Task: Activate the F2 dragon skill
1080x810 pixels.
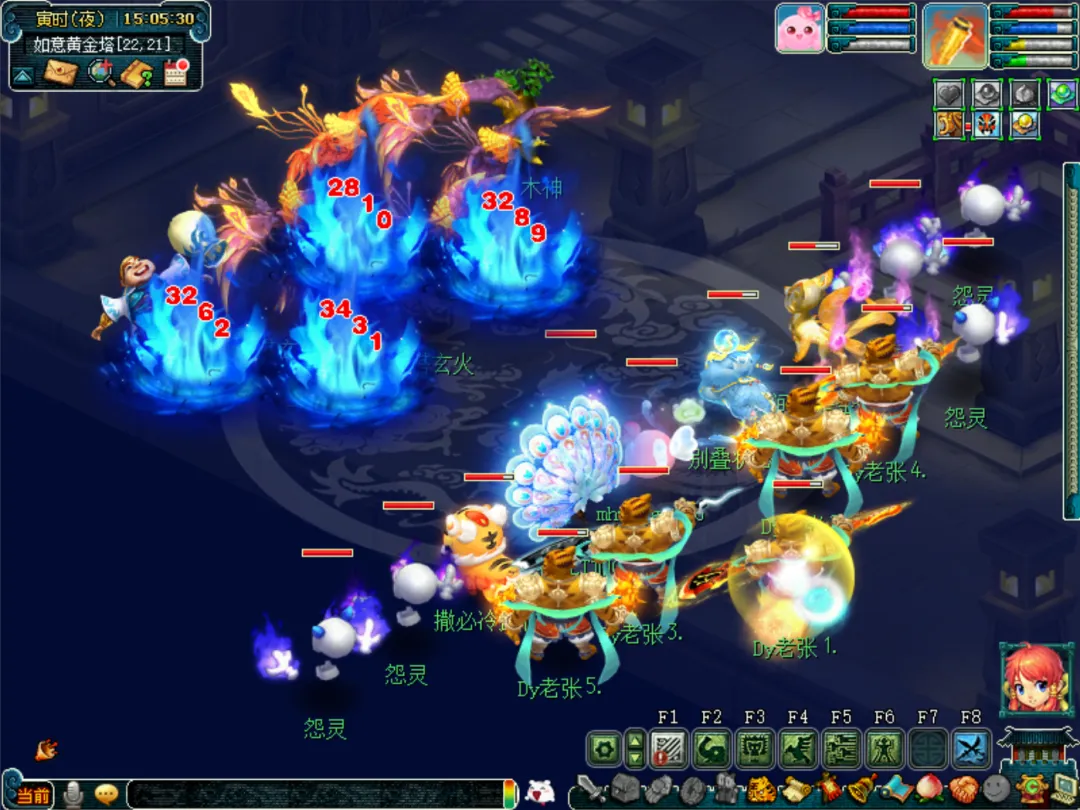Action: (711, 748)
